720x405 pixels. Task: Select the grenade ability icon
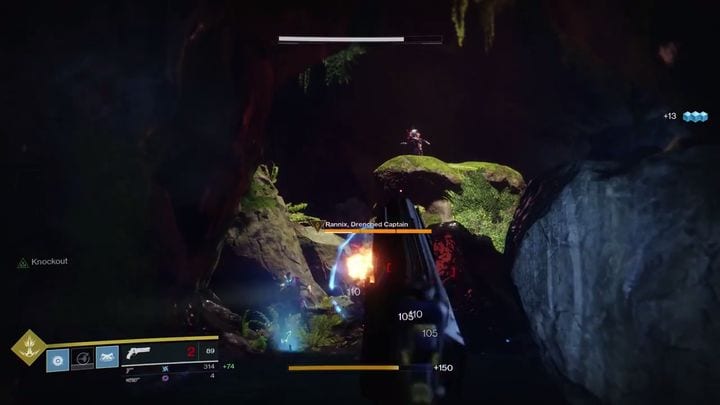point(58,357)
